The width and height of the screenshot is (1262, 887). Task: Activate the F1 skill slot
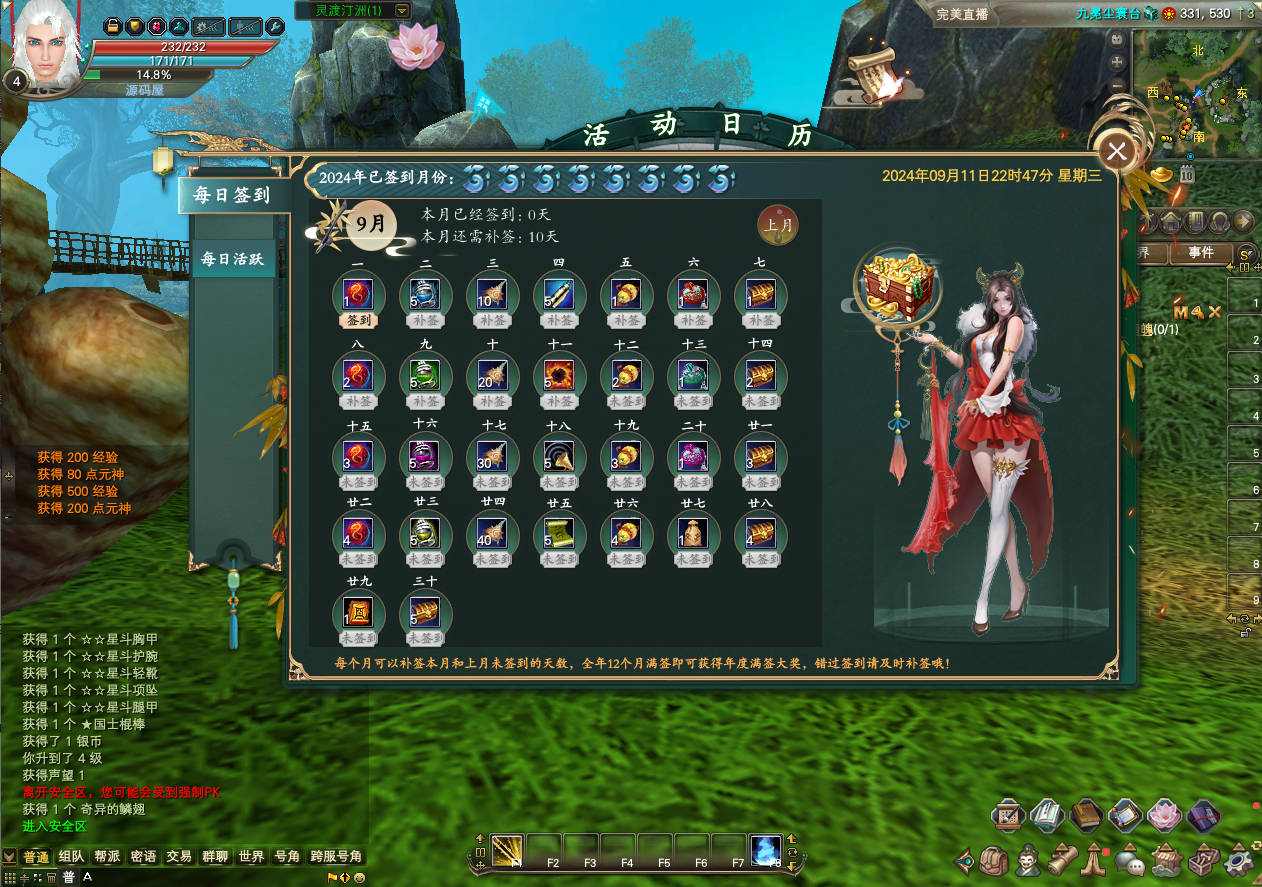point(507,850)
